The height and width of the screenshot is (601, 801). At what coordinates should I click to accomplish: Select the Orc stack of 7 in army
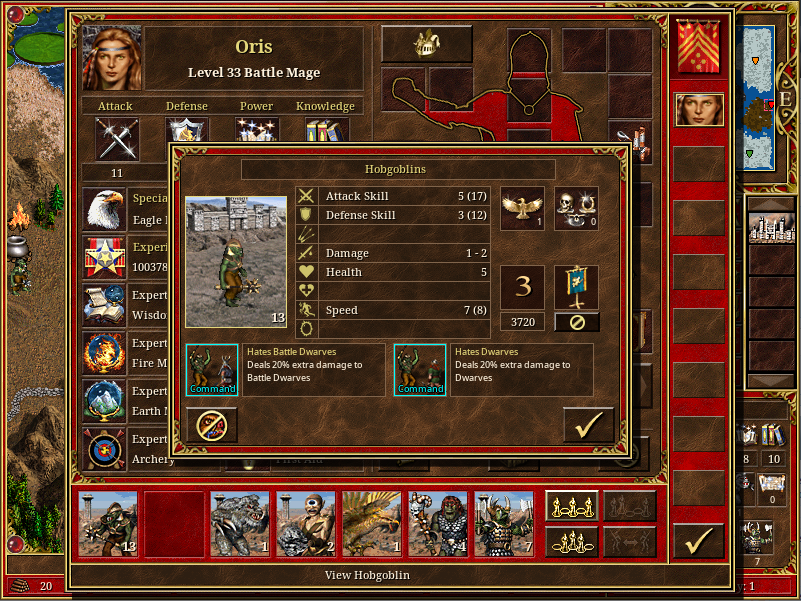pyautogui.click(x=503, y=523)
